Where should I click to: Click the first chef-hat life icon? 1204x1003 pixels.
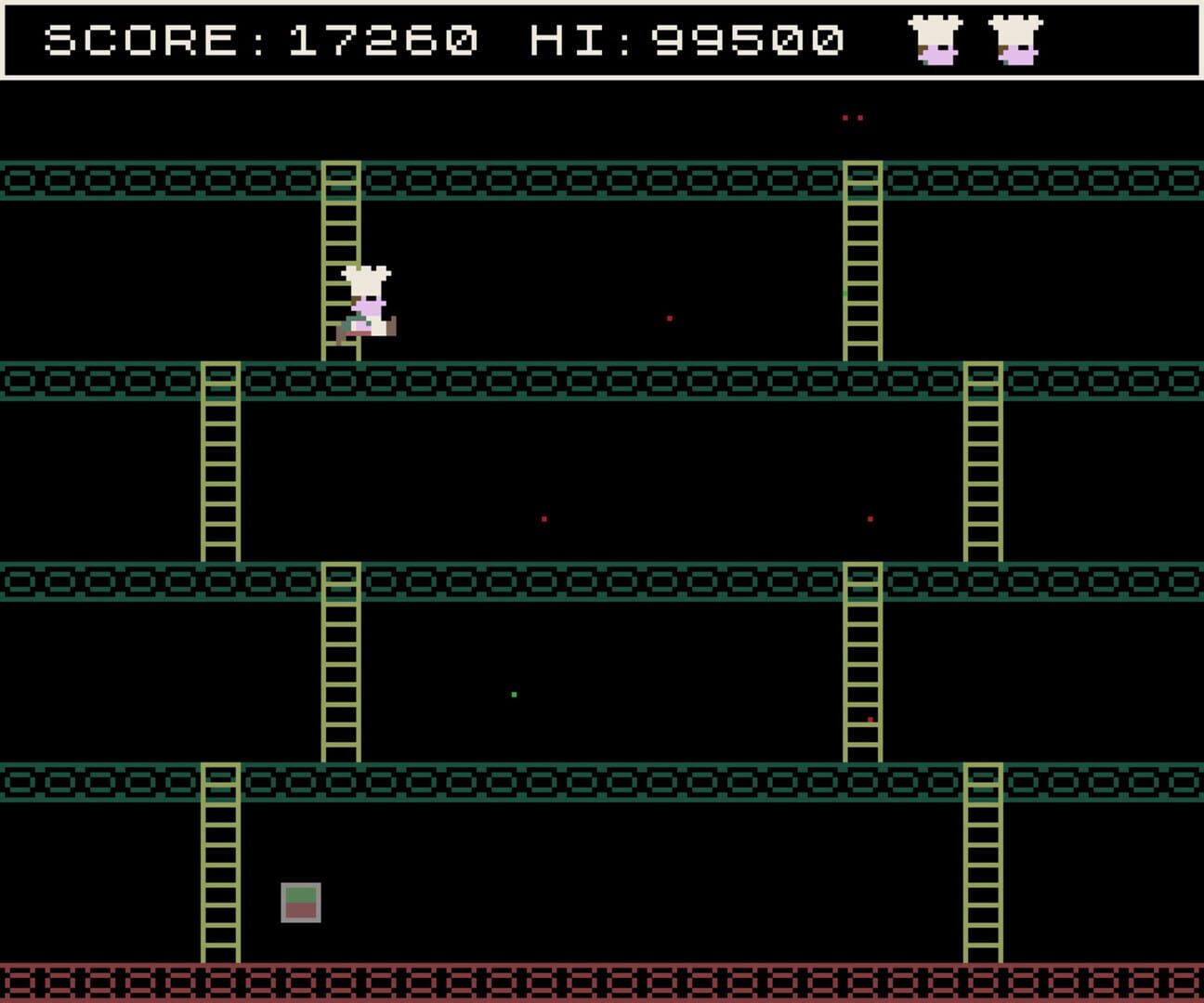click(x=934, y=39)
